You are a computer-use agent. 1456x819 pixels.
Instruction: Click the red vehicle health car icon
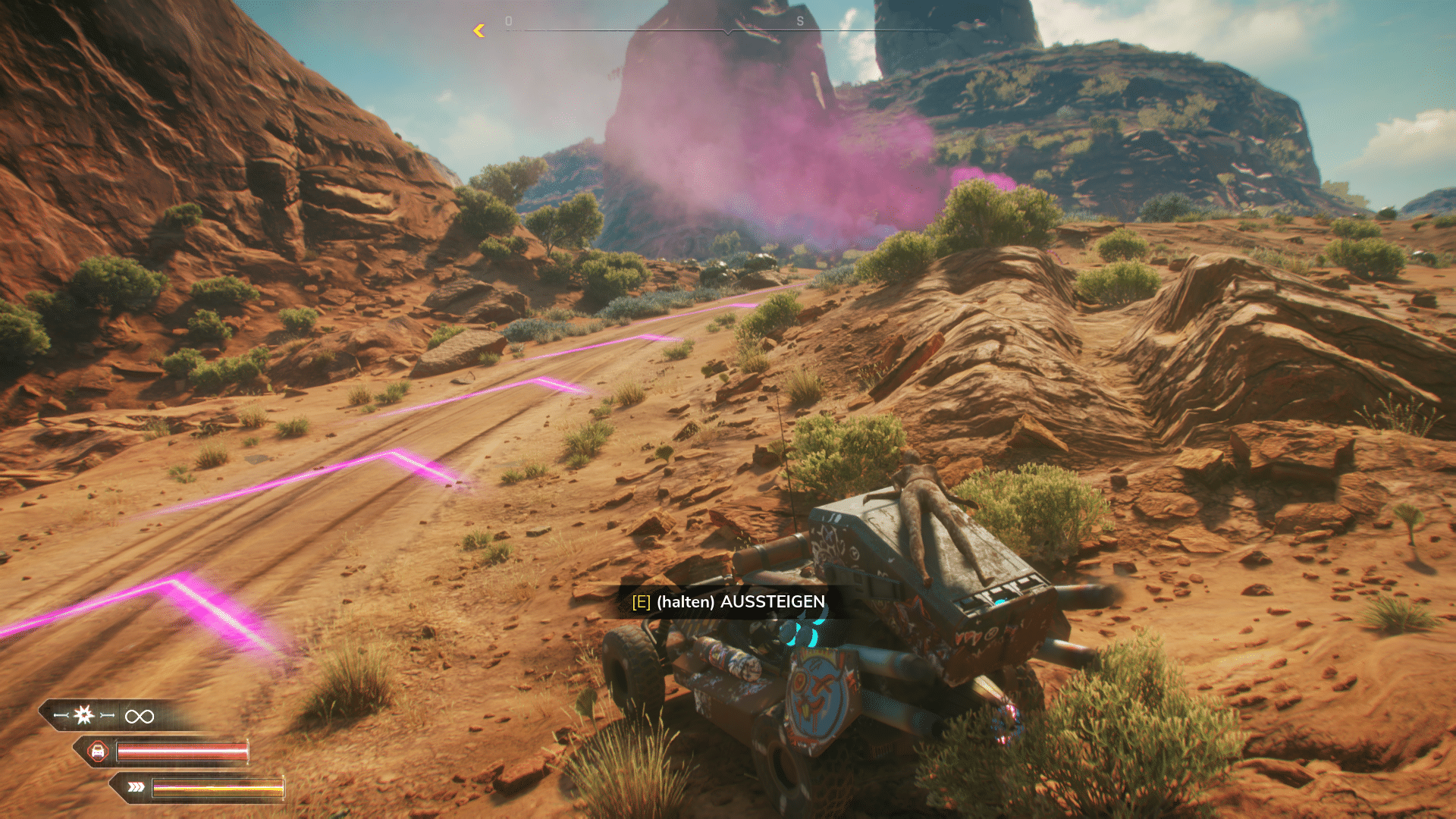98,752
